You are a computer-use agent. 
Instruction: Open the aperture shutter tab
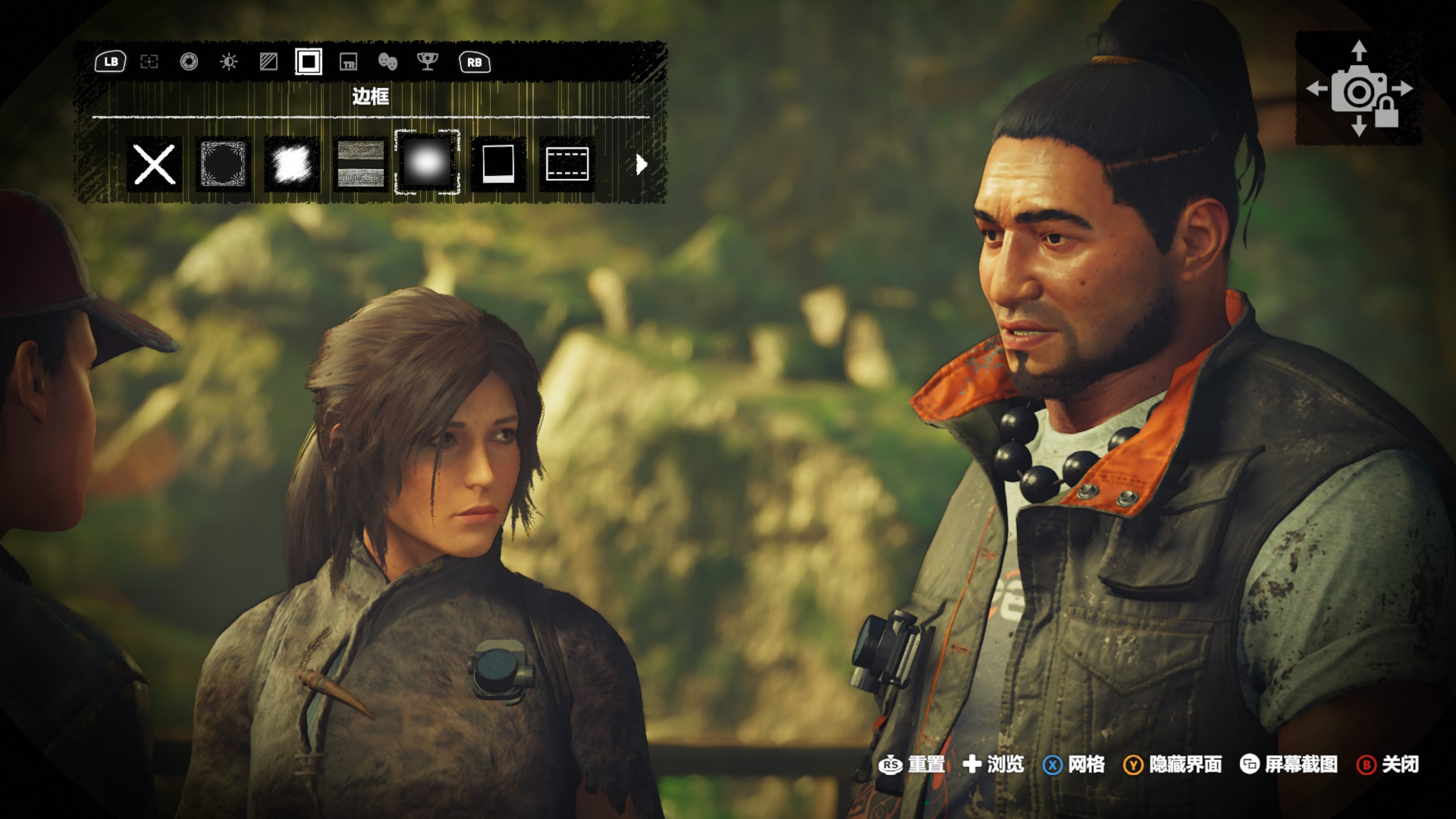click(x=189, y=62)
